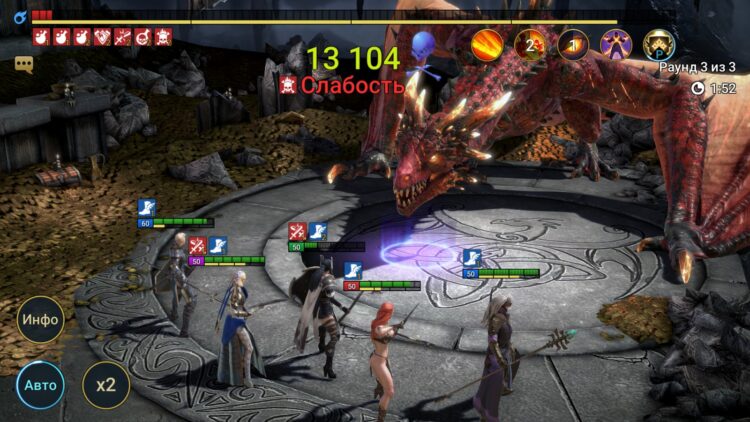Image resolution: width=750 pixels, height=422 pixels.
Task: Toggle the x2 battle speed button
Action: 105,385
